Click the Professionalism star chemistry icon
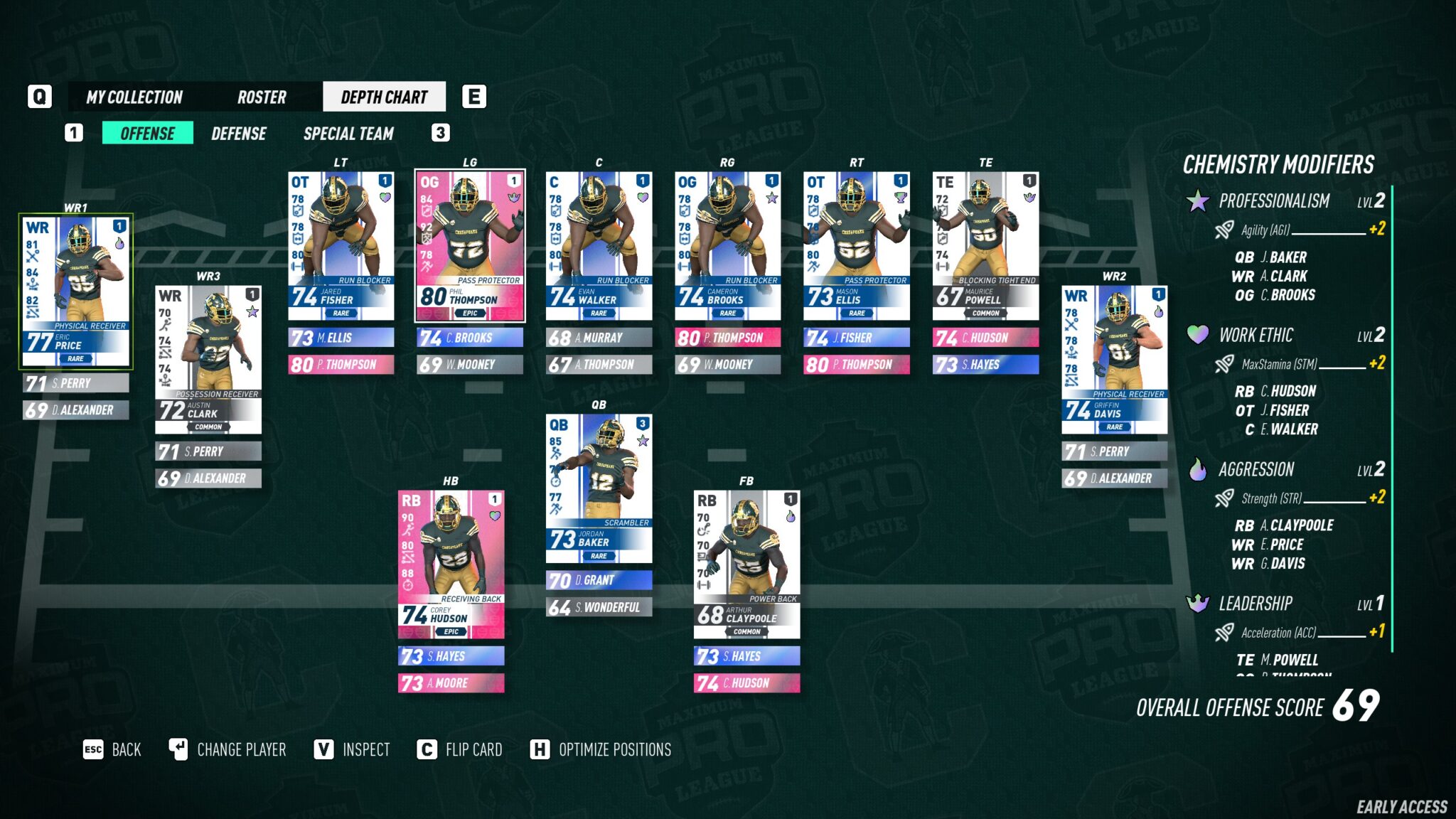This screenshot has width=1456, height=819. [x=1199, y=201]
